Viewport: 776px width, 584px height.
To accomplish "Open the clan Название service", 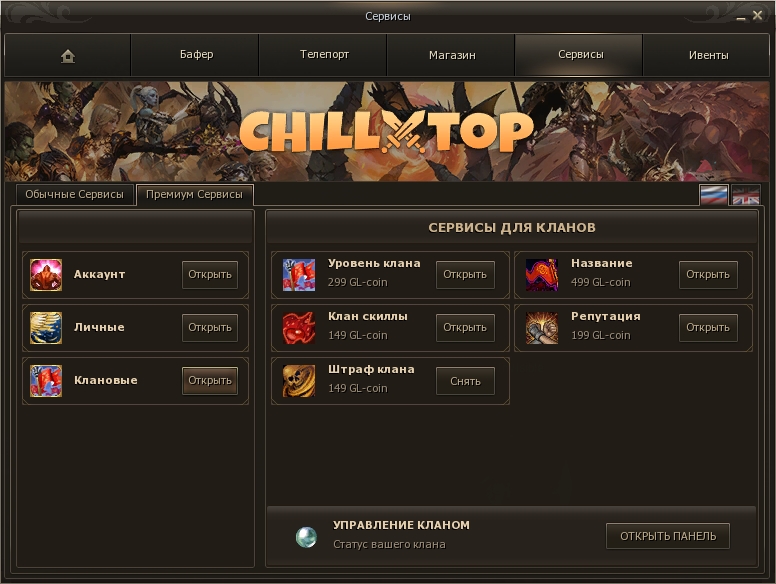I will click(x=708, y=274).
